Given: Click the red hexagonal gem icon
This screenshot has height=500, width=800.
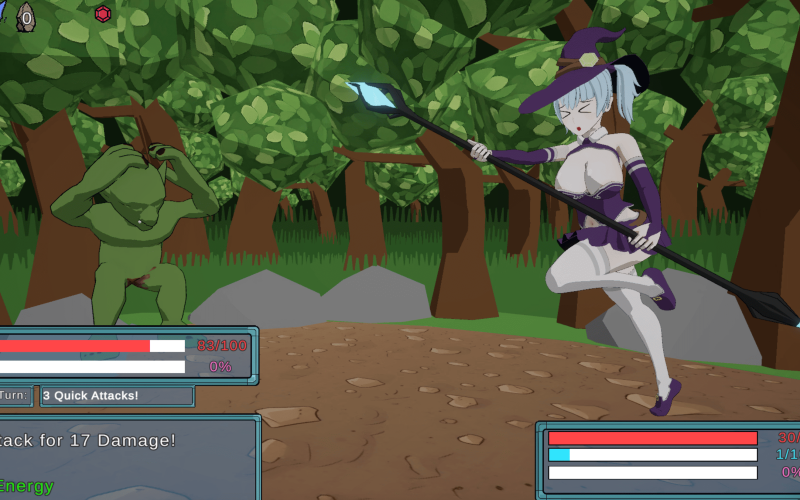Looking at the screenshot, I should click(103, 14).
